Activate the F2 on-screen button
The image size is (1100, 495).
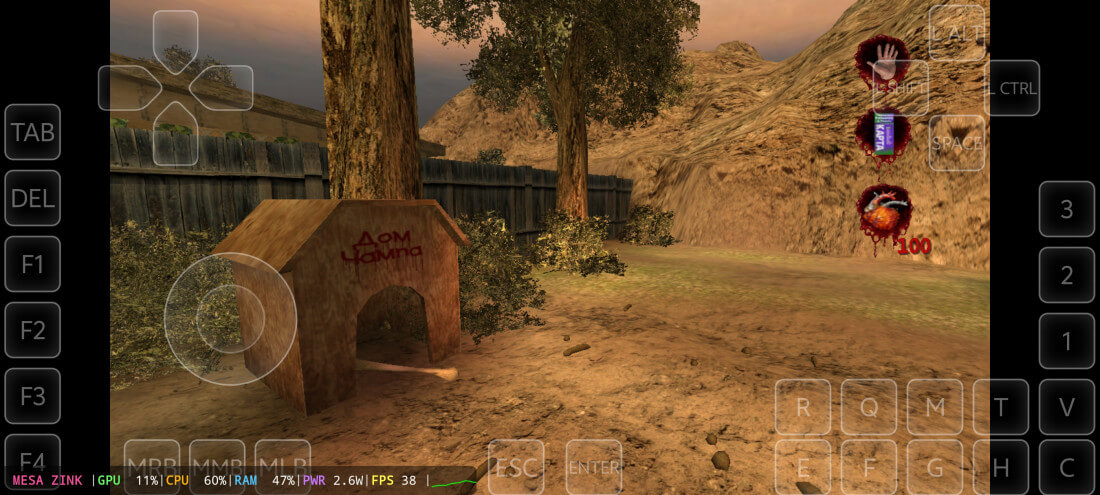click(32, 330)
